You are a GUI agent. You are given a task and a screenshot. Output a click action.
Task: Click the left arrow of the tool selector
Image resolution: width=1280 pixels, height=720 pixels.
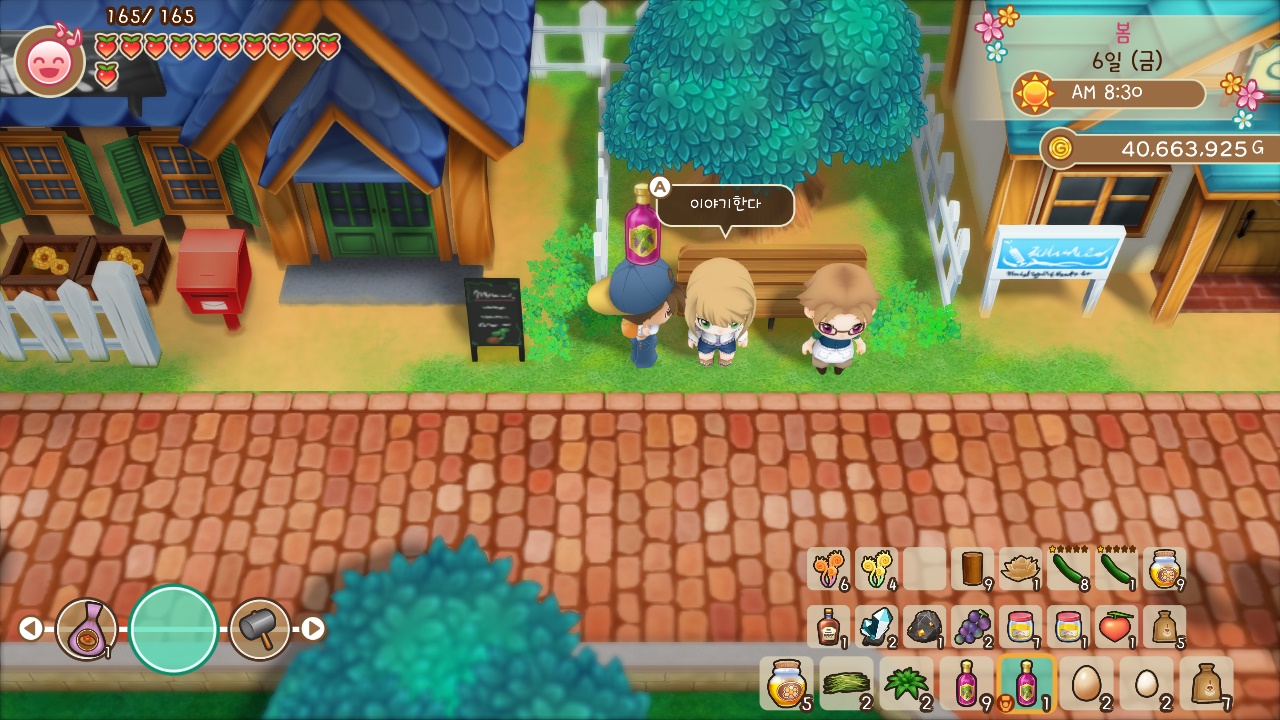coord(31,629)
